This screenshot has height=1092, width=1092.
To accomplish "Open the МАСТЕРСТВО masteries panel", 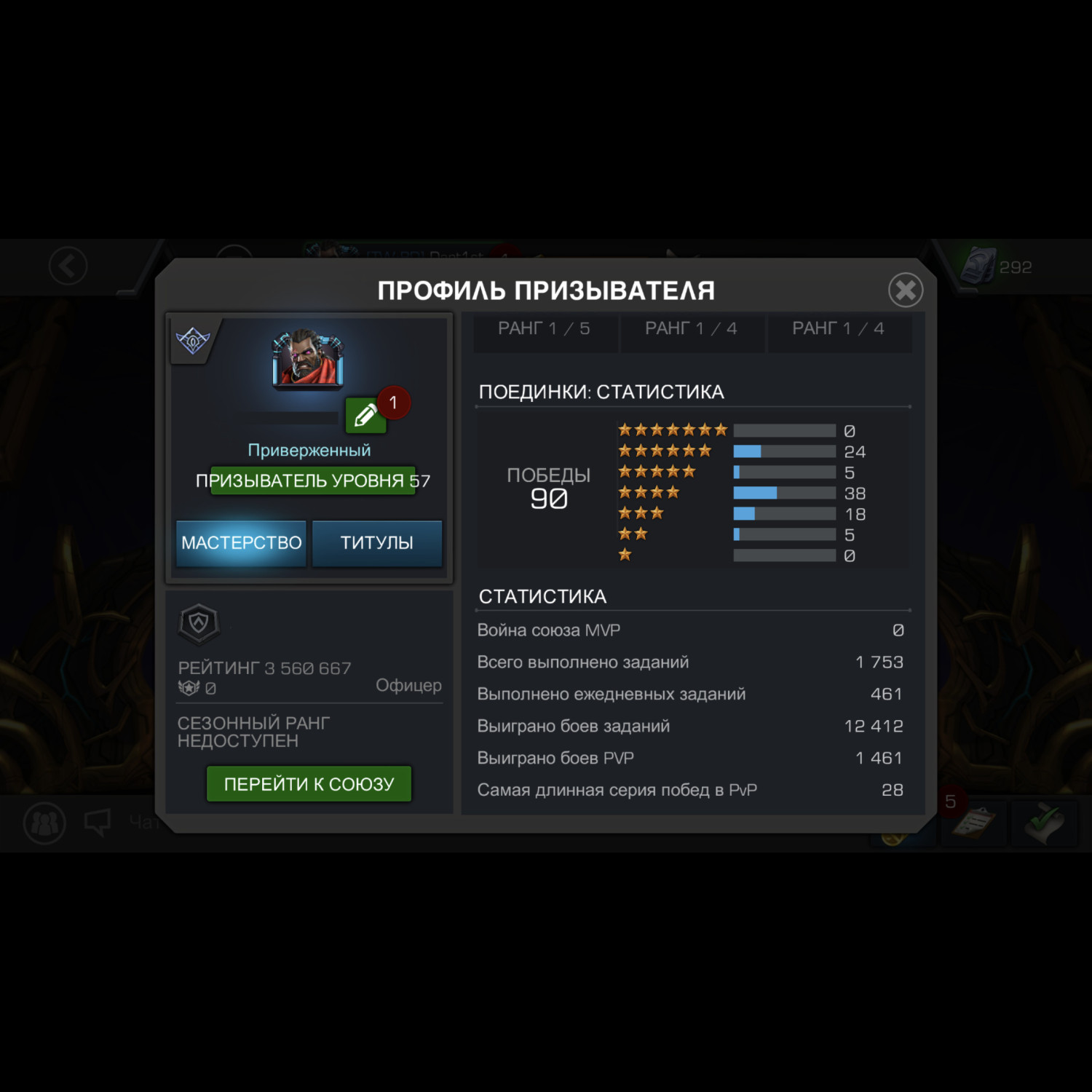I will click(241, 542).
